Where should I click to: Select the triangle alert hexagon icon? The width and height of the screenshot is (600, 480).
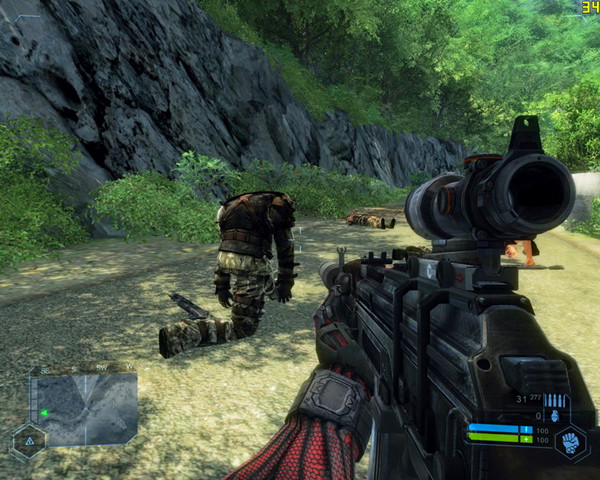[28, 440]
